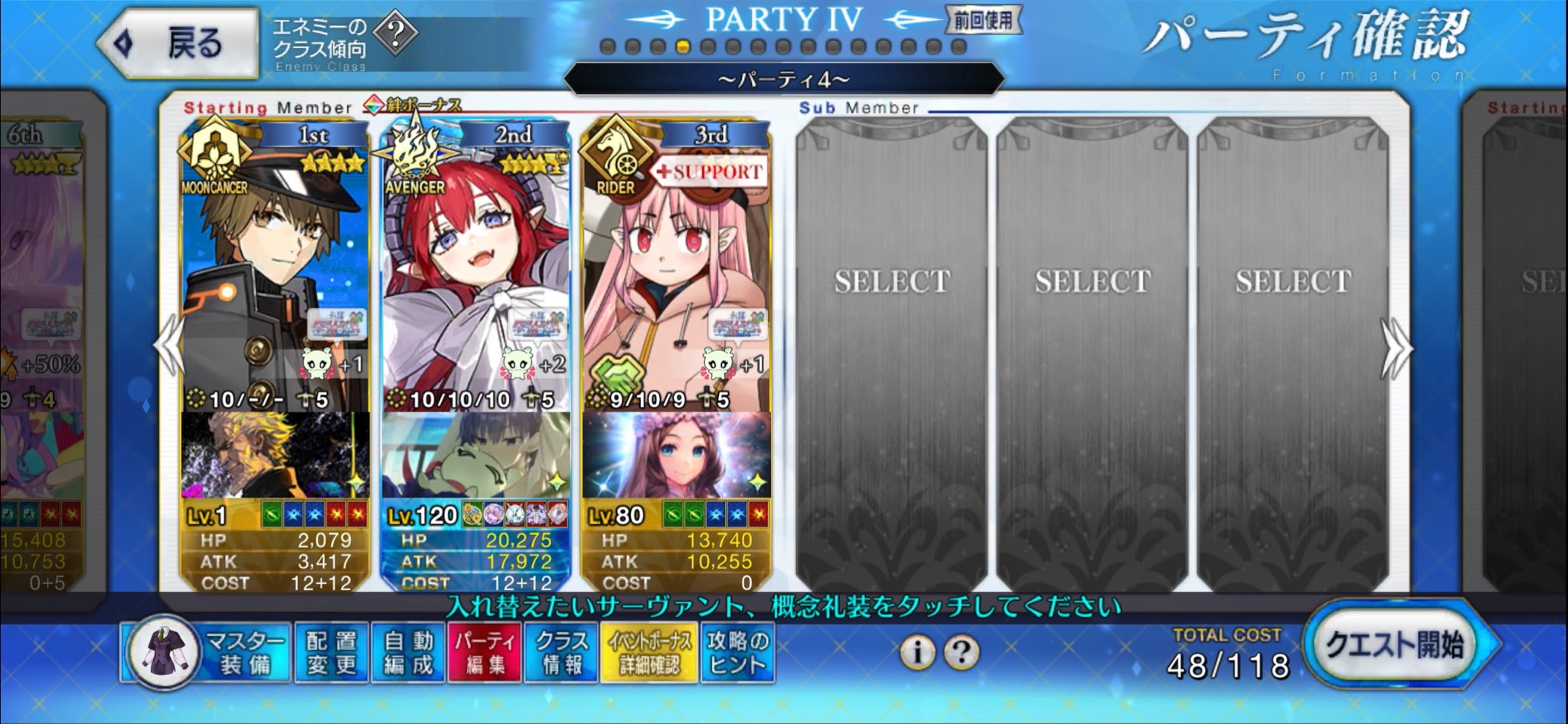Screen dimensions: 1568x724
Task: Open the enemy class tendency help
Action: point(396,34)
